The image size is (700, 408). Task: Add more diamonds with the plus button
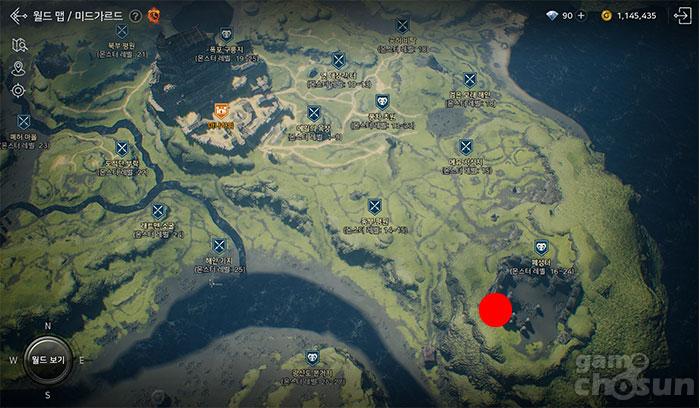581,16
